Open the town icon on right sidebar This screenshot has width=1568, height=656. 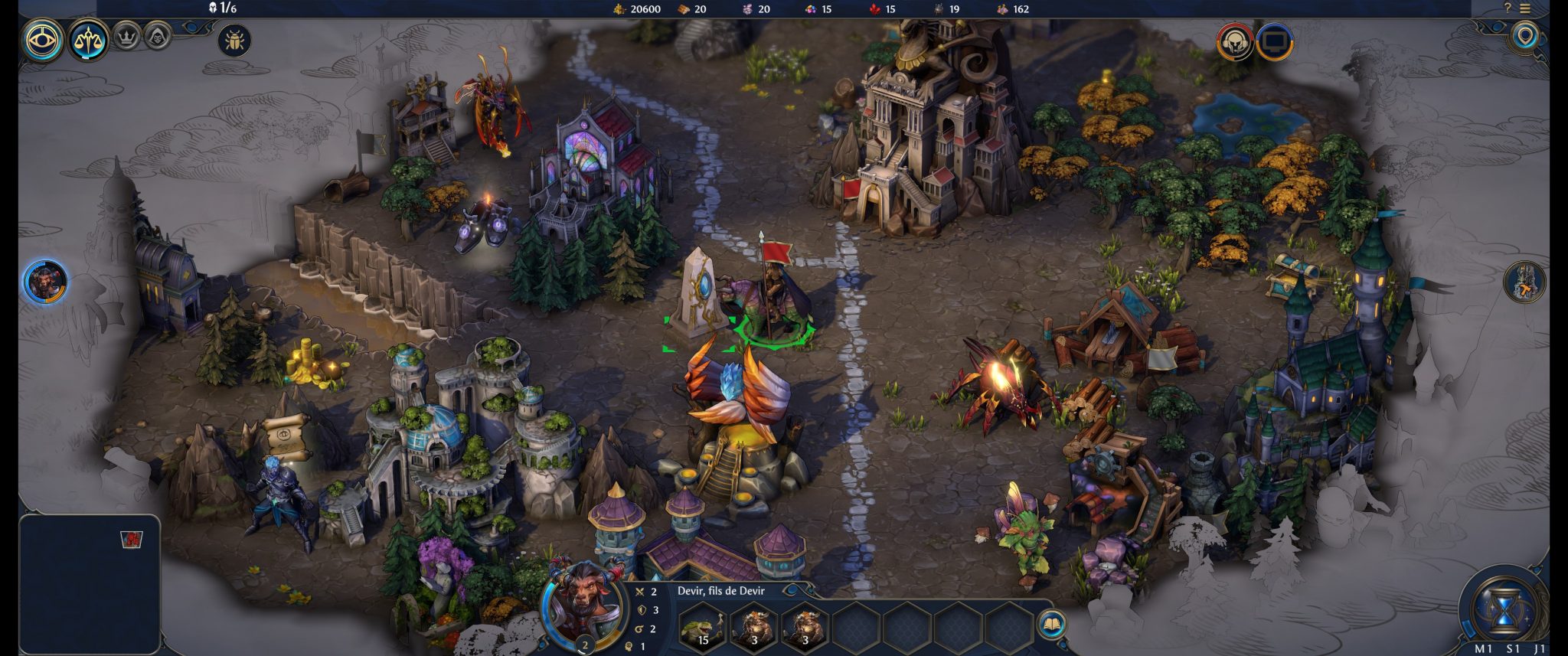point(1524,281)
